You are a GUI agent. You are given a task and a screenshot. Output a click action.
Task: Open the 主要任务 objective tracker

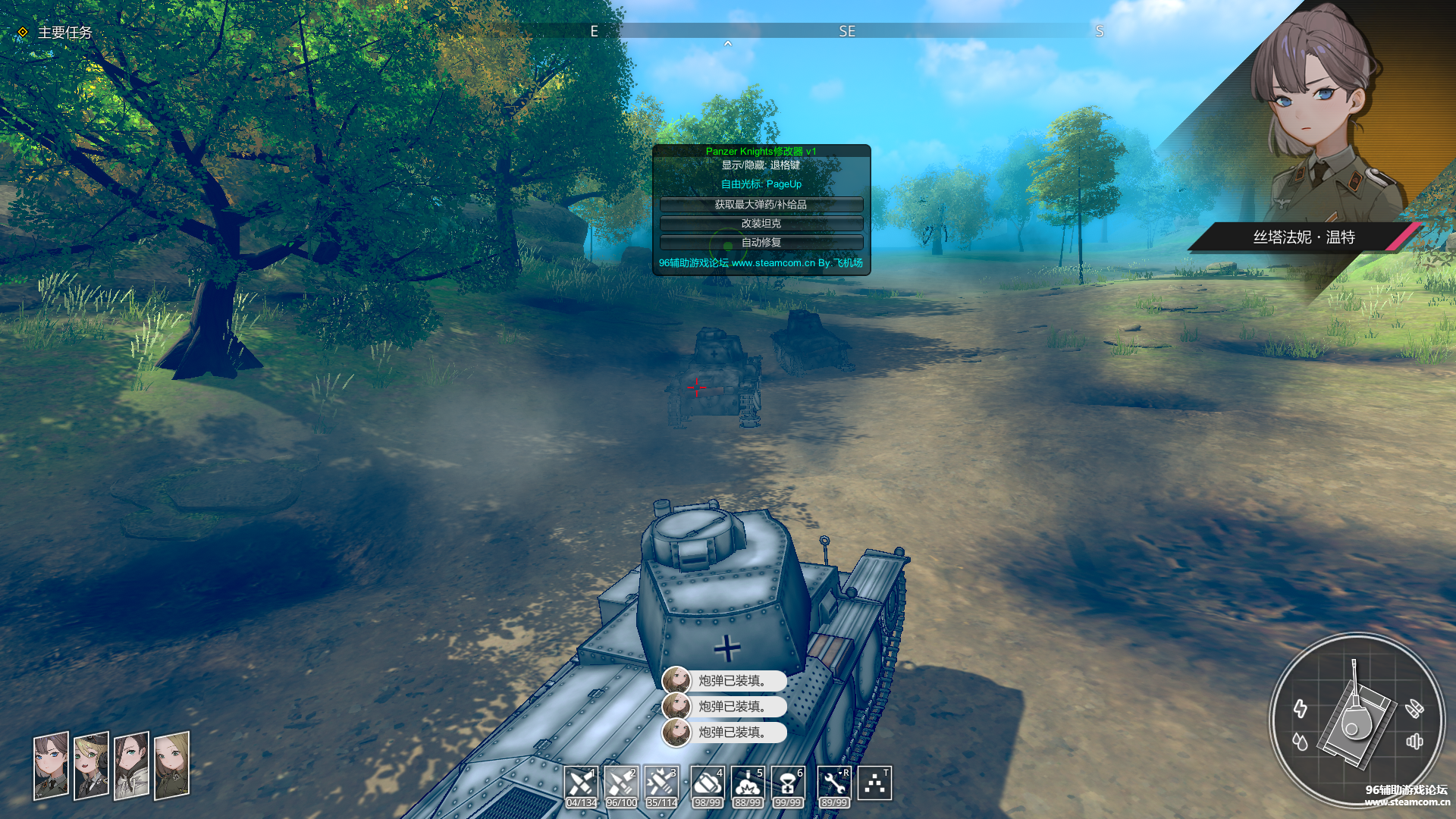(64, 33)
